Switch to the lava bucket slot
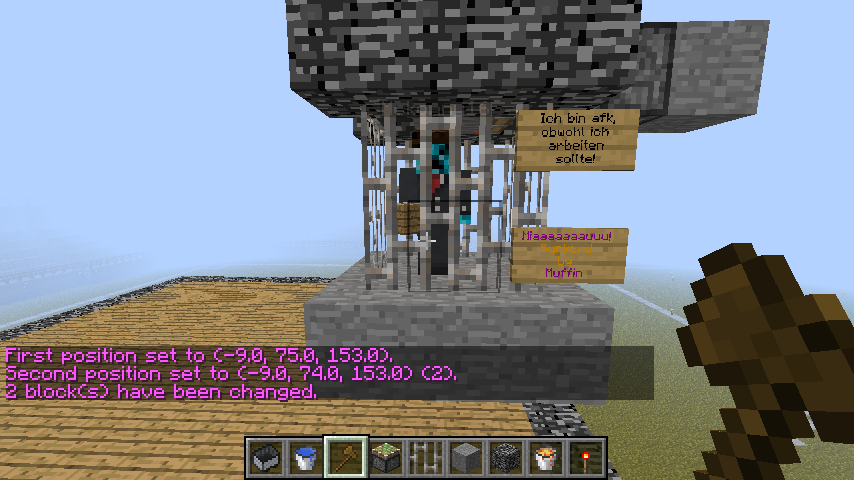Viewport: 854px width, 480px height. click(547, 457)
